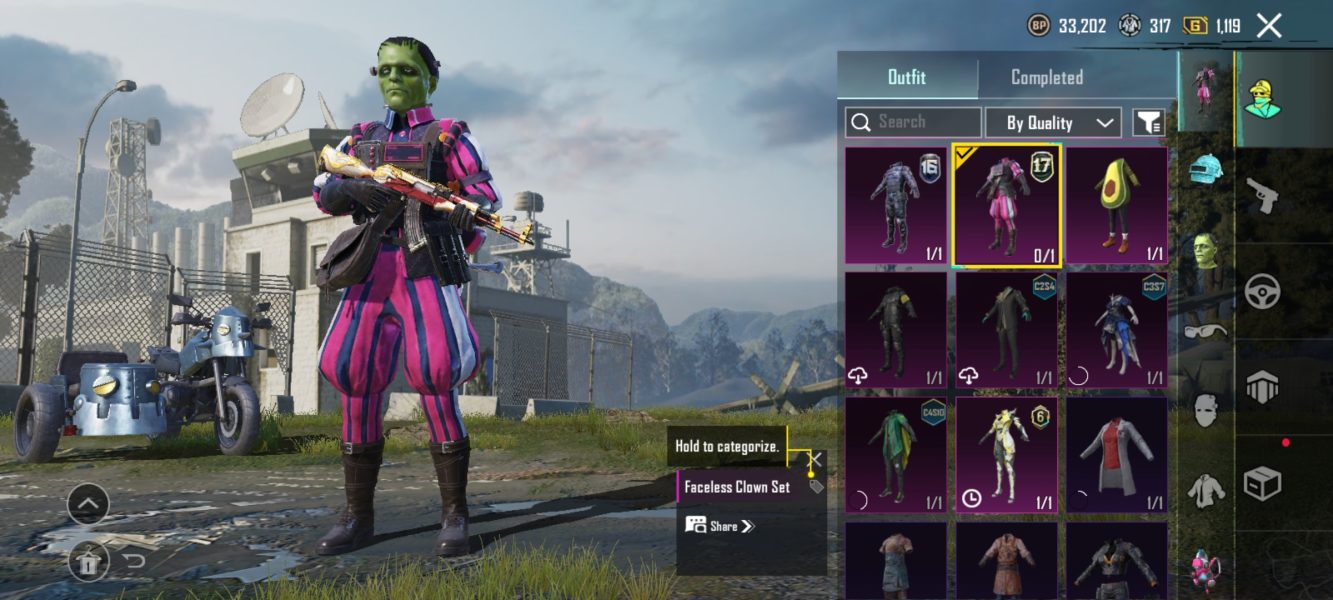Close the inventory screen
The width and height of the screenshot is (1333, 600).
pyautogui.click(x=1268, y=26)
